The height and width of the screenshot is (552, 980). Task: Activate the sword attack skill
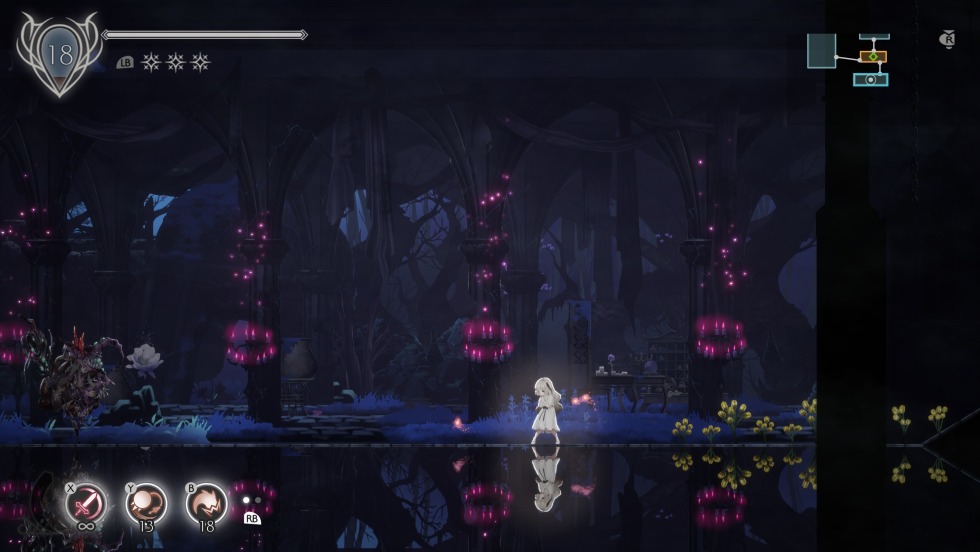[x=86, y=501]
